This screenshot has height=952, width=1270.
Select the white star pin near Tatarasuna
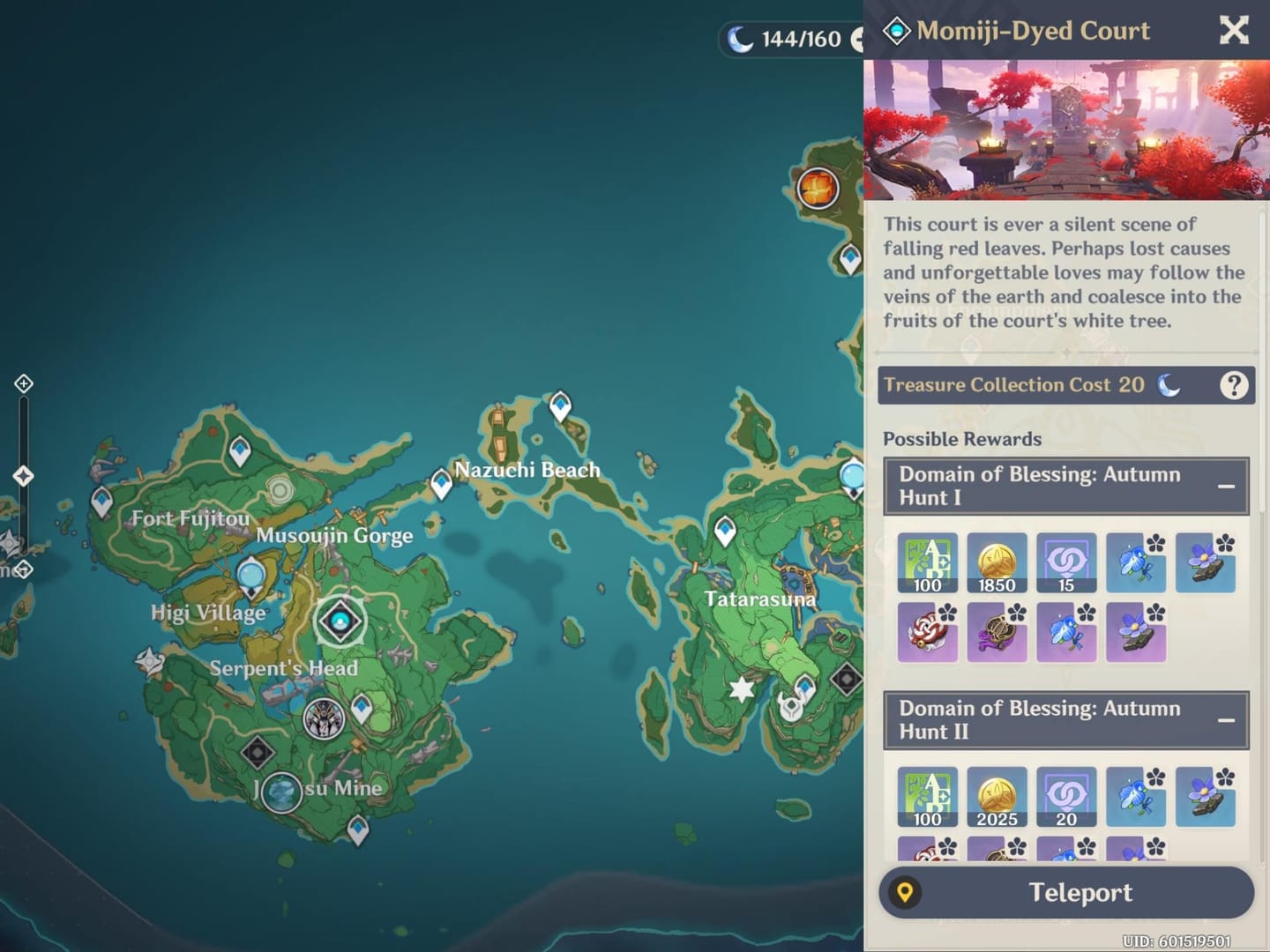742,689
